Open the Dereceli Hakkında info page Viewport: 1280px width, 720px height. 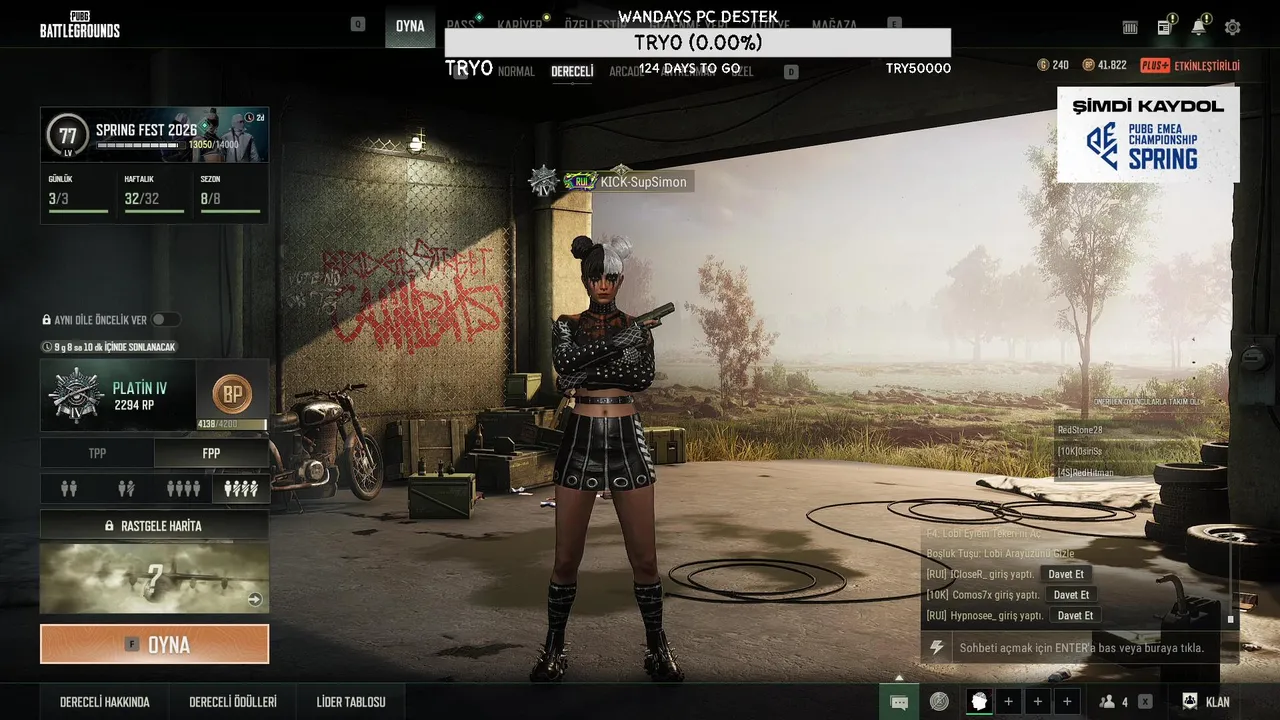[x=105, y=702]
